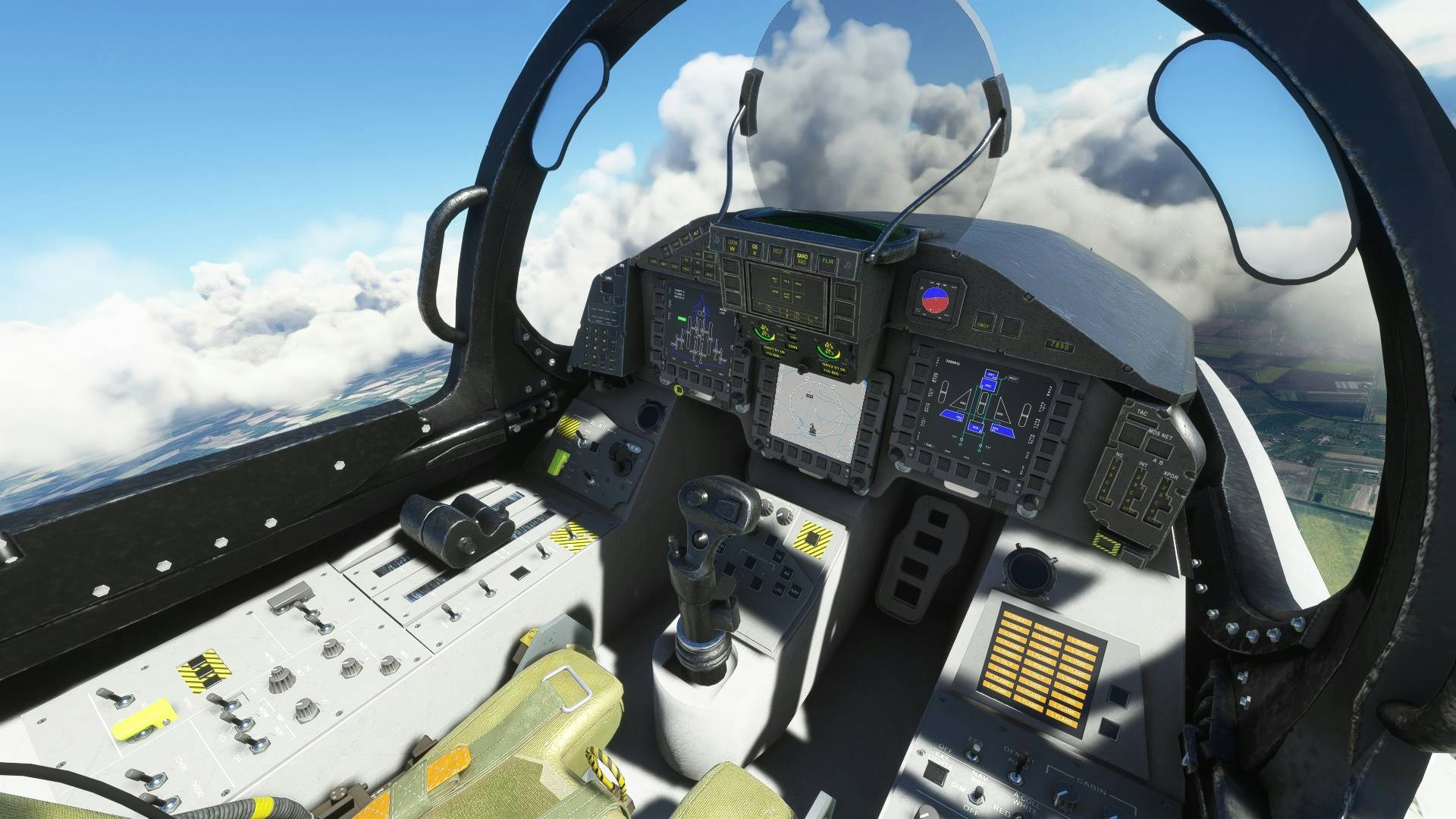This screenshot has width=1456, height=819.
Task: Activate the DCLT declutter button
Action: click(x=777, y=254)
